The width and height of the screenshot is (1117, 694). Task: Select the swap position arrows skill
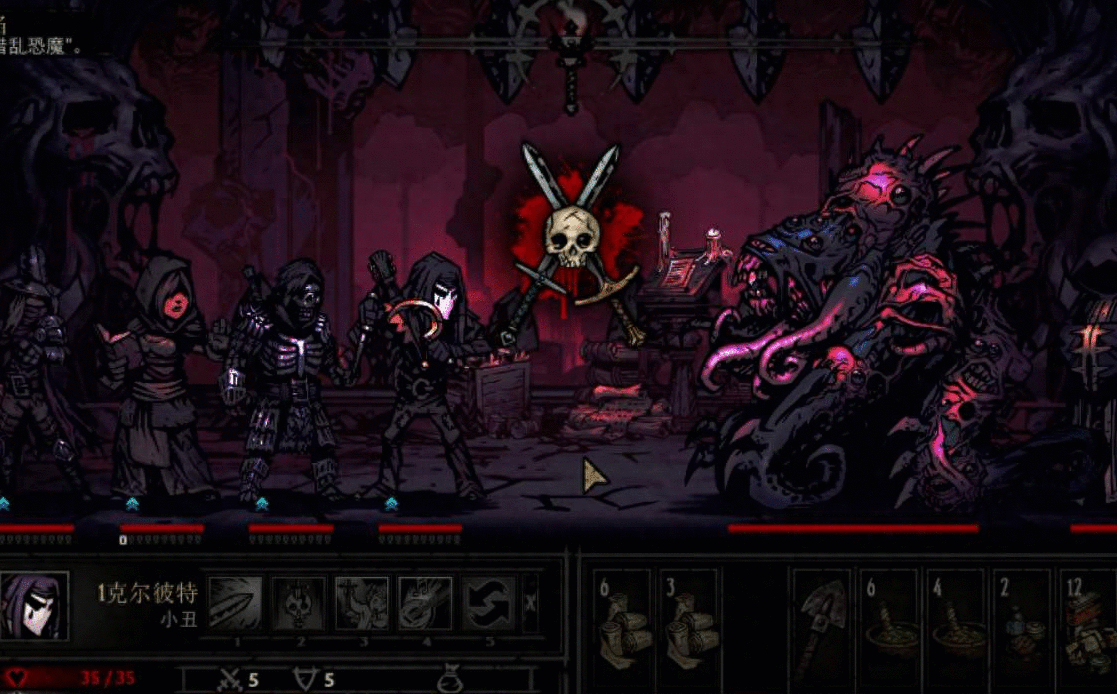click(488, 602)
